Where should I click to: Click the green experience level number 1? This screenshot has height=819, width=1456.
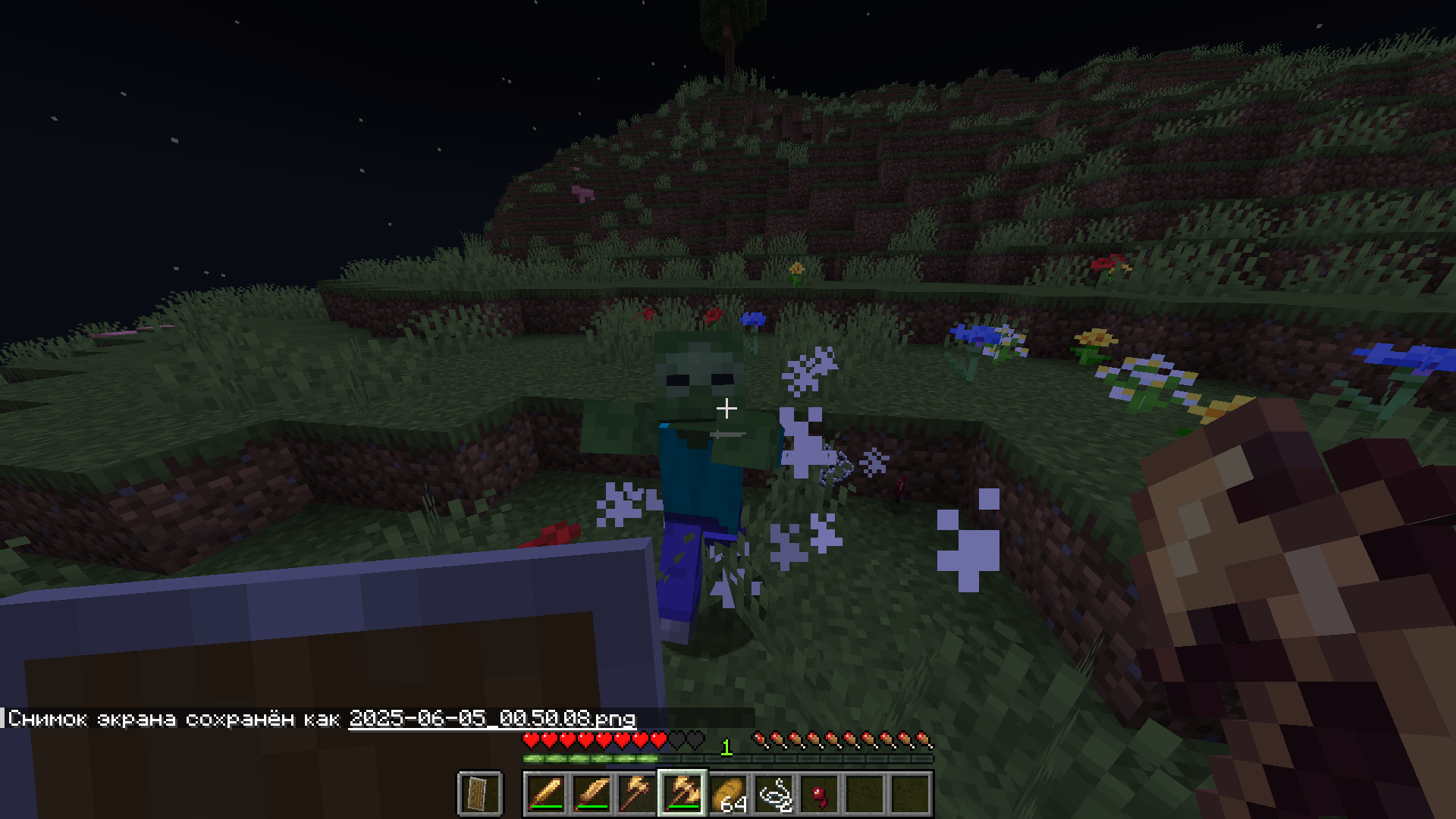[726, 749]
